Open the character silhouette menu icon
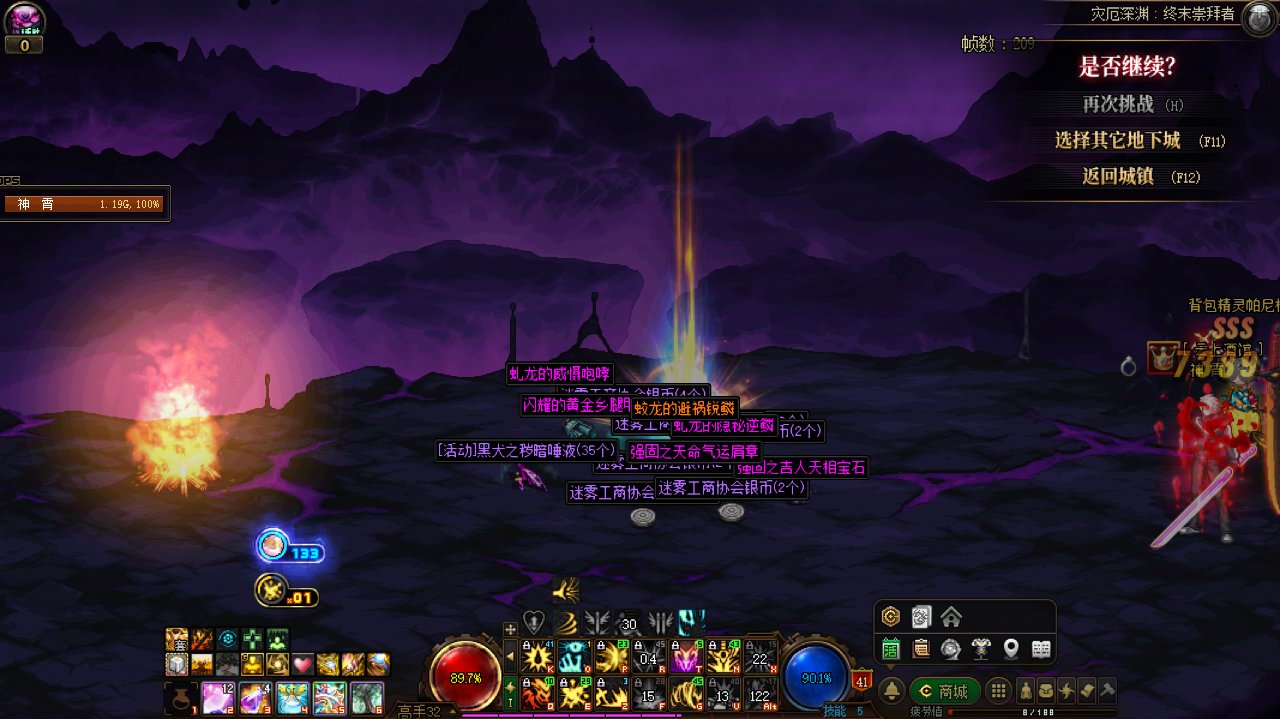Viewport: 1280px width, 719px height. click(1025, 690)
